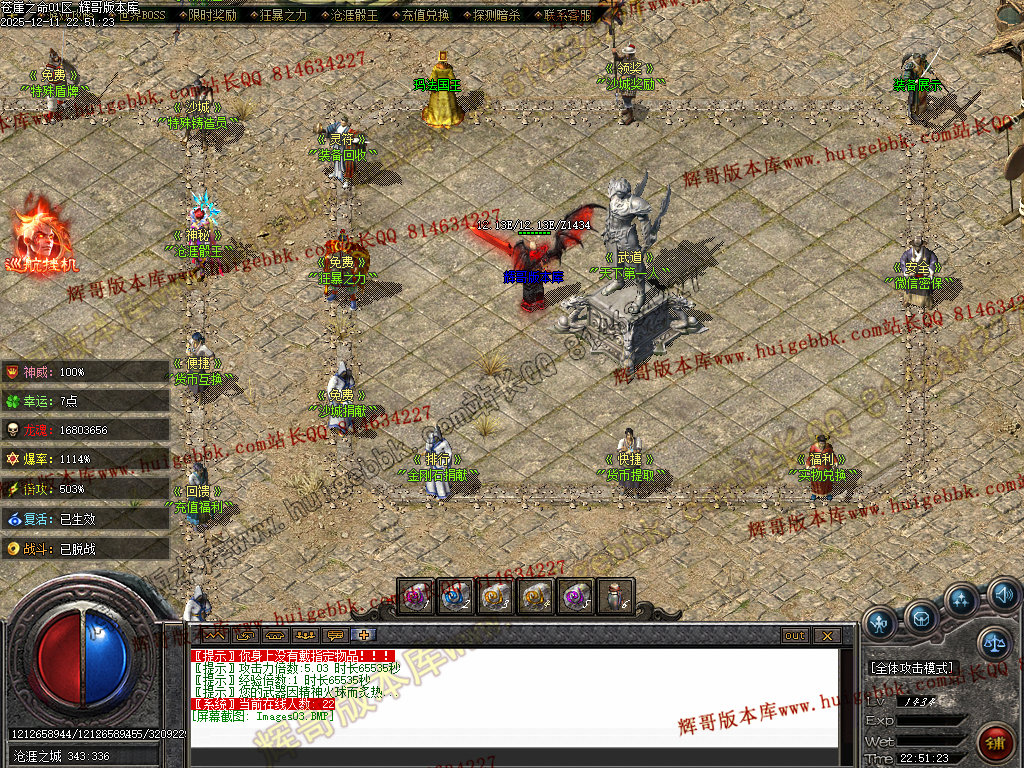Open the 沧涯骰王 menu entry
The height and width of the screenshot is (768, 1024).
click(354, 15)
